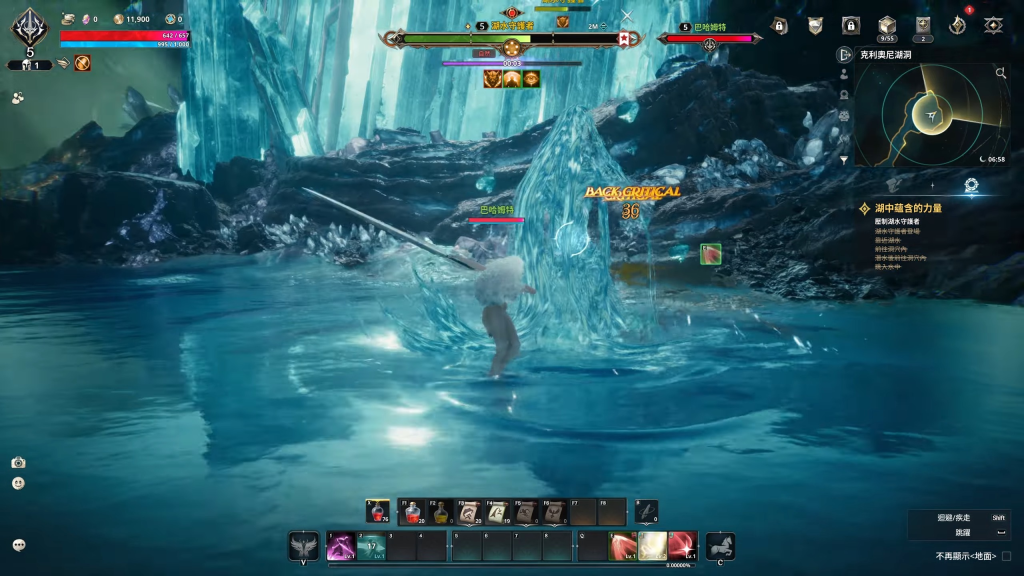Tick the 不再顯示<地面> checkbox

coord(1007,556)
